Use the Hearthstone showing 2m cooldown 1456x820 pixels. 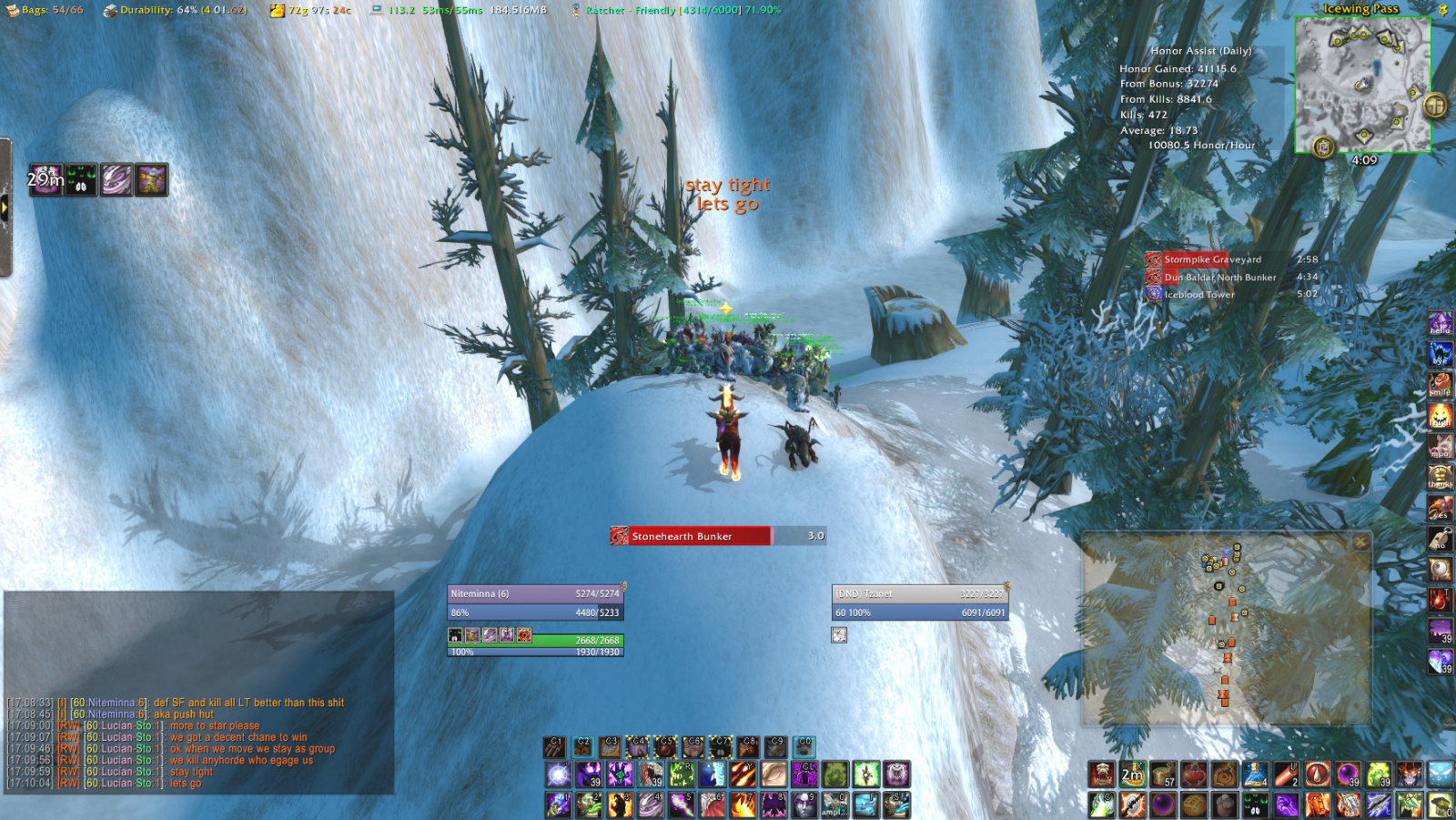coord(1132,774)
